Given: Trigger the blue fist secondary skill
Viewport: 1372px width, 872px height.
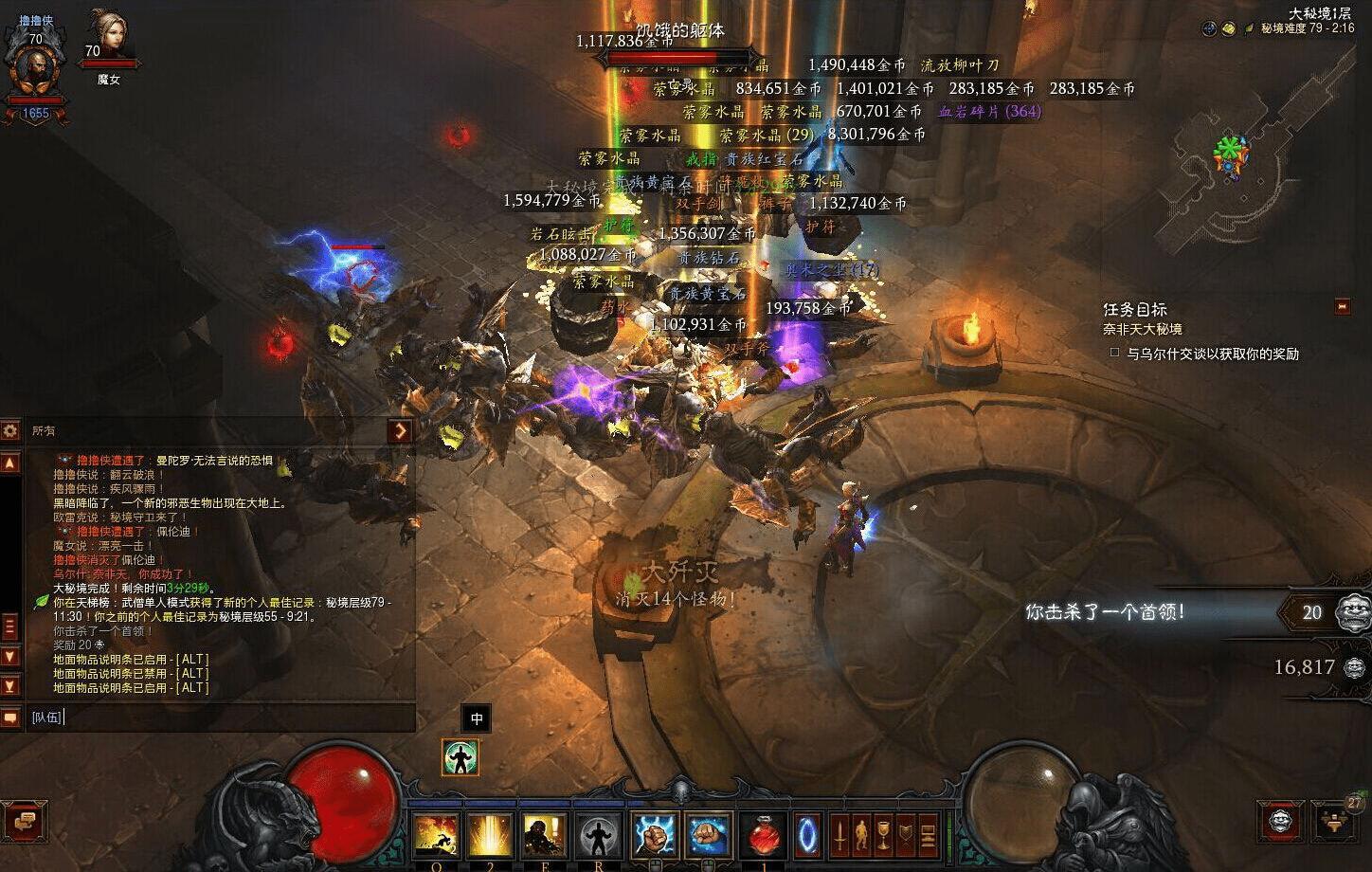Looking at the screenshot, I should click(x=709, y=837).
